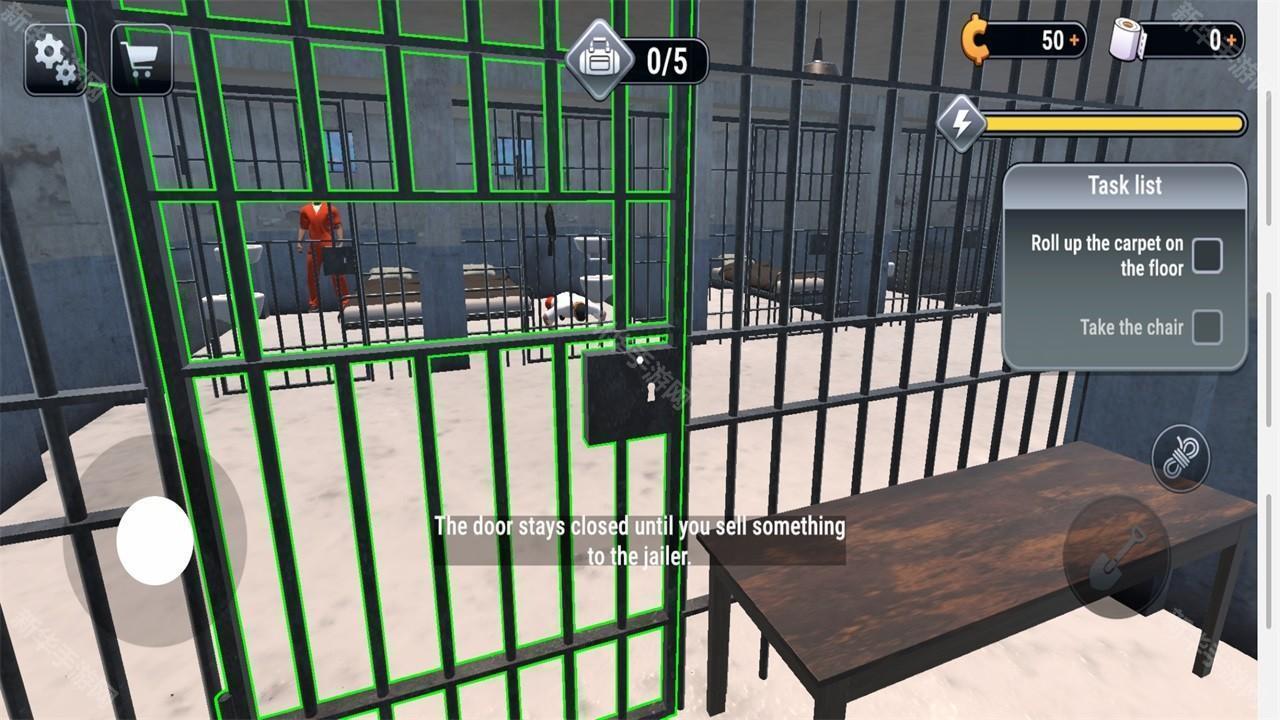Check the Take the chair task

[1208, 327]
